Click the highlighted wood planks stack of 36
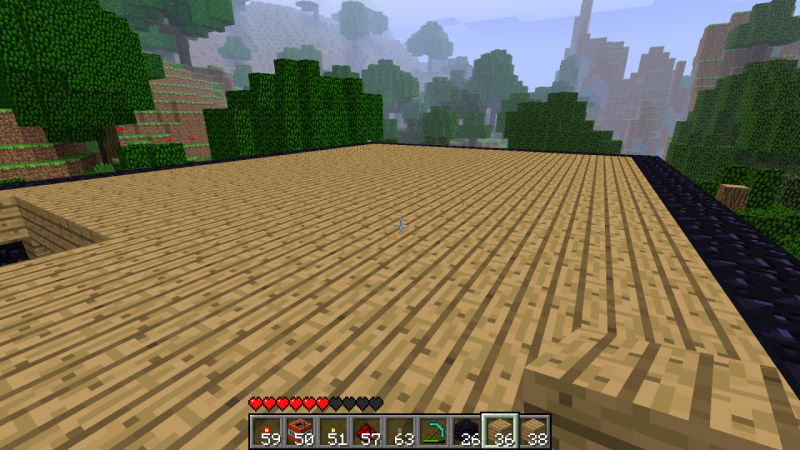800x450 pixels. coord(500,431)
